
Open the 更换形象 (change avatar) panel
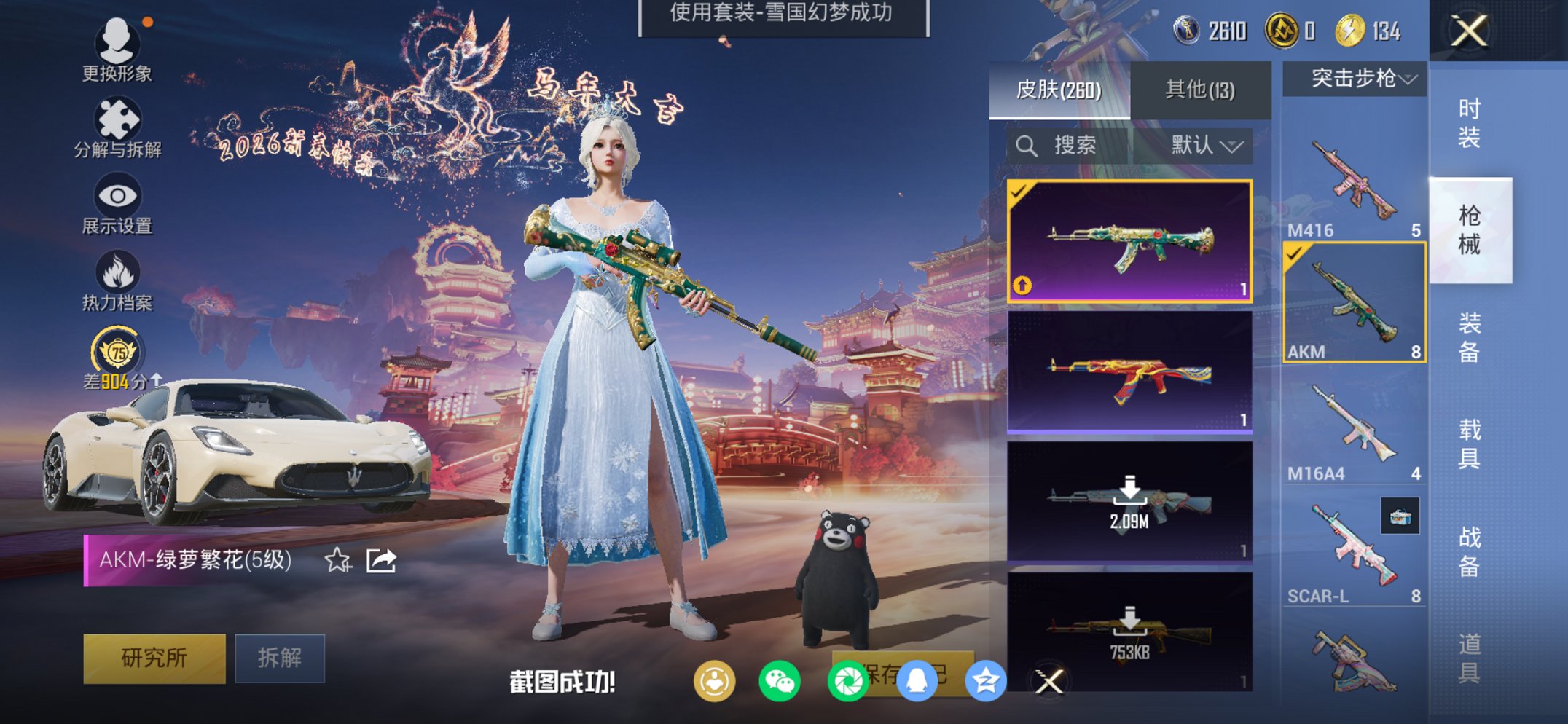[x=120, y=51]
